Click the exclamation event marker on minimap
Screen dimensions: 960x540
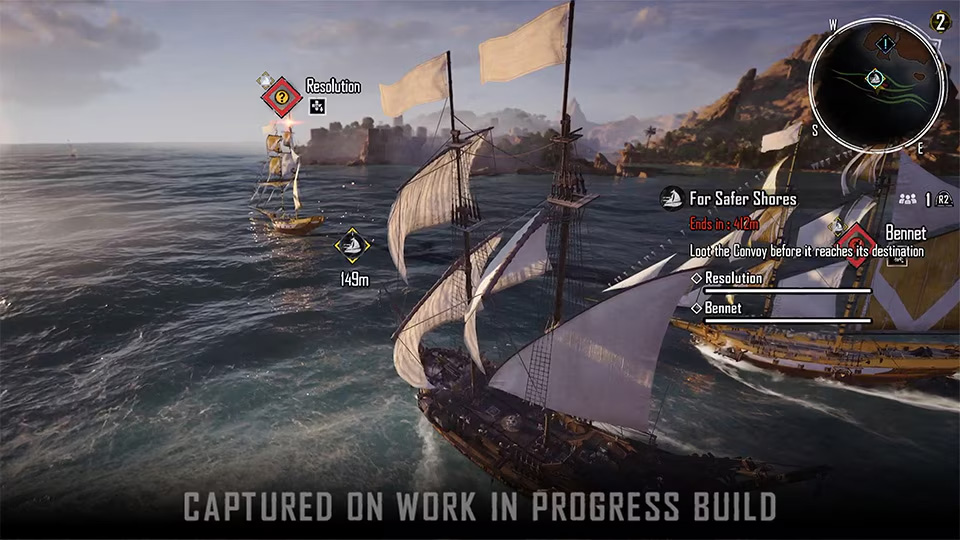(x=885, y=42)
